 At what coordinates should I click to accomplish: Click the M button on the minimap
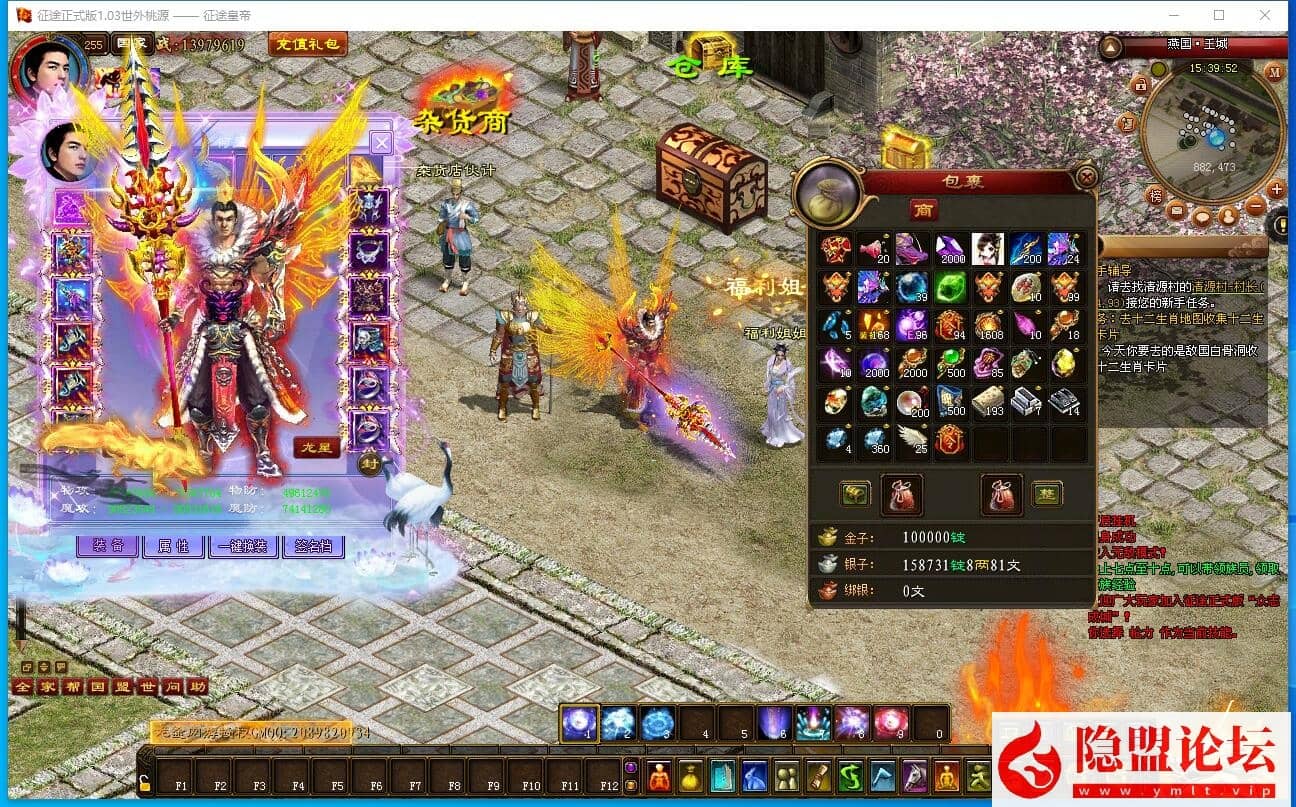click(1274, 72)
